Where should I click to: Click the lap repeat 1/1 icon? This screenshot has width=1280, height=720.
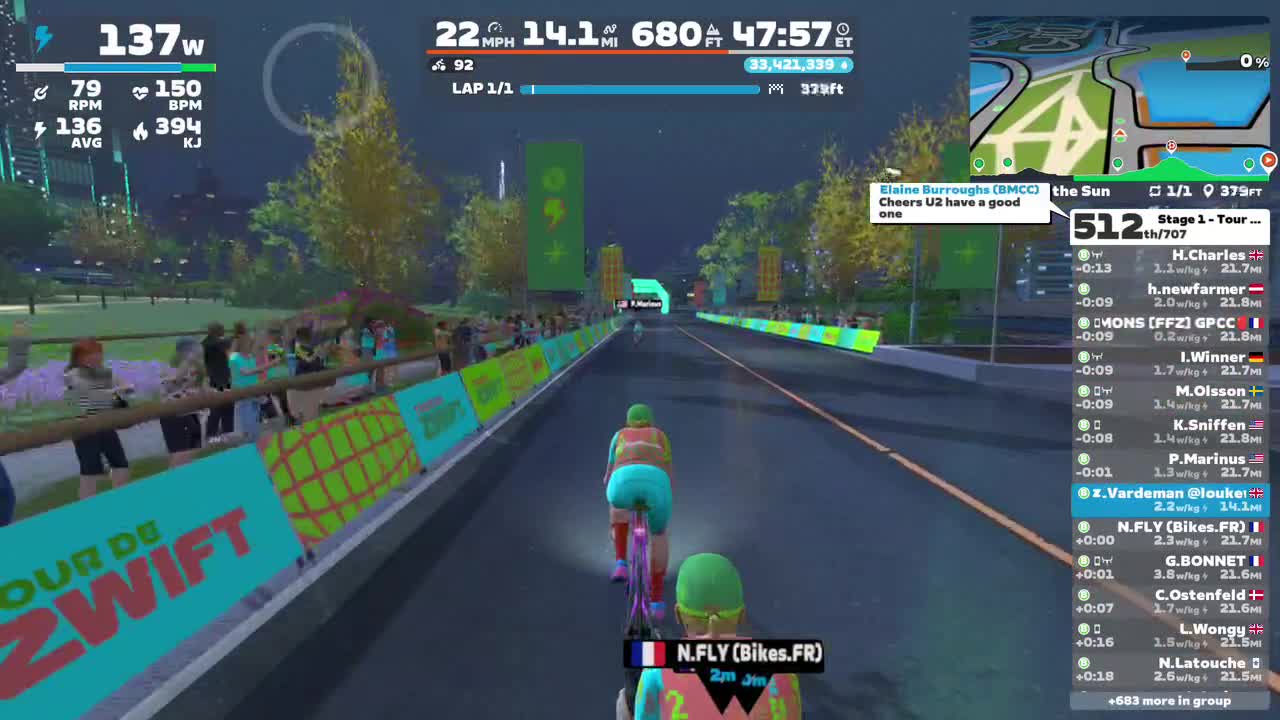(1154, 191)
